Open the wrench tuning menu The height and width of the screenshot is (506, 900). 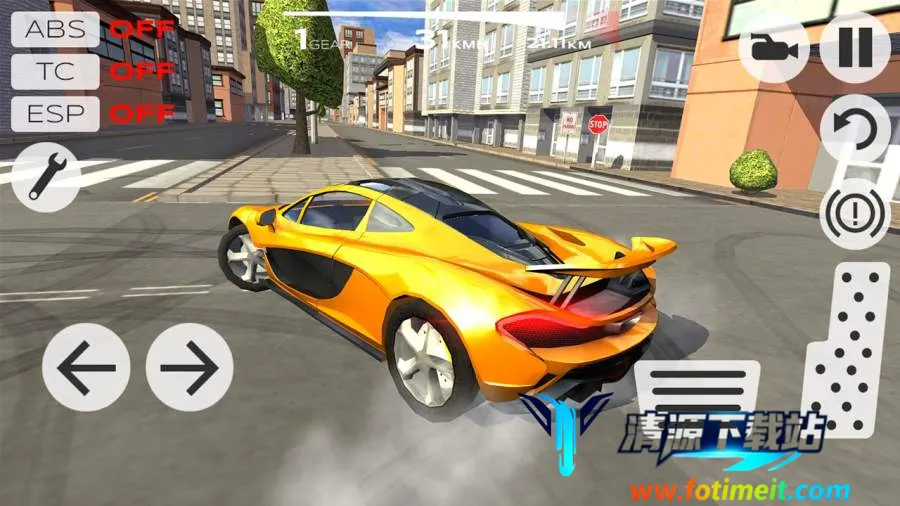[x=47, y=177]
